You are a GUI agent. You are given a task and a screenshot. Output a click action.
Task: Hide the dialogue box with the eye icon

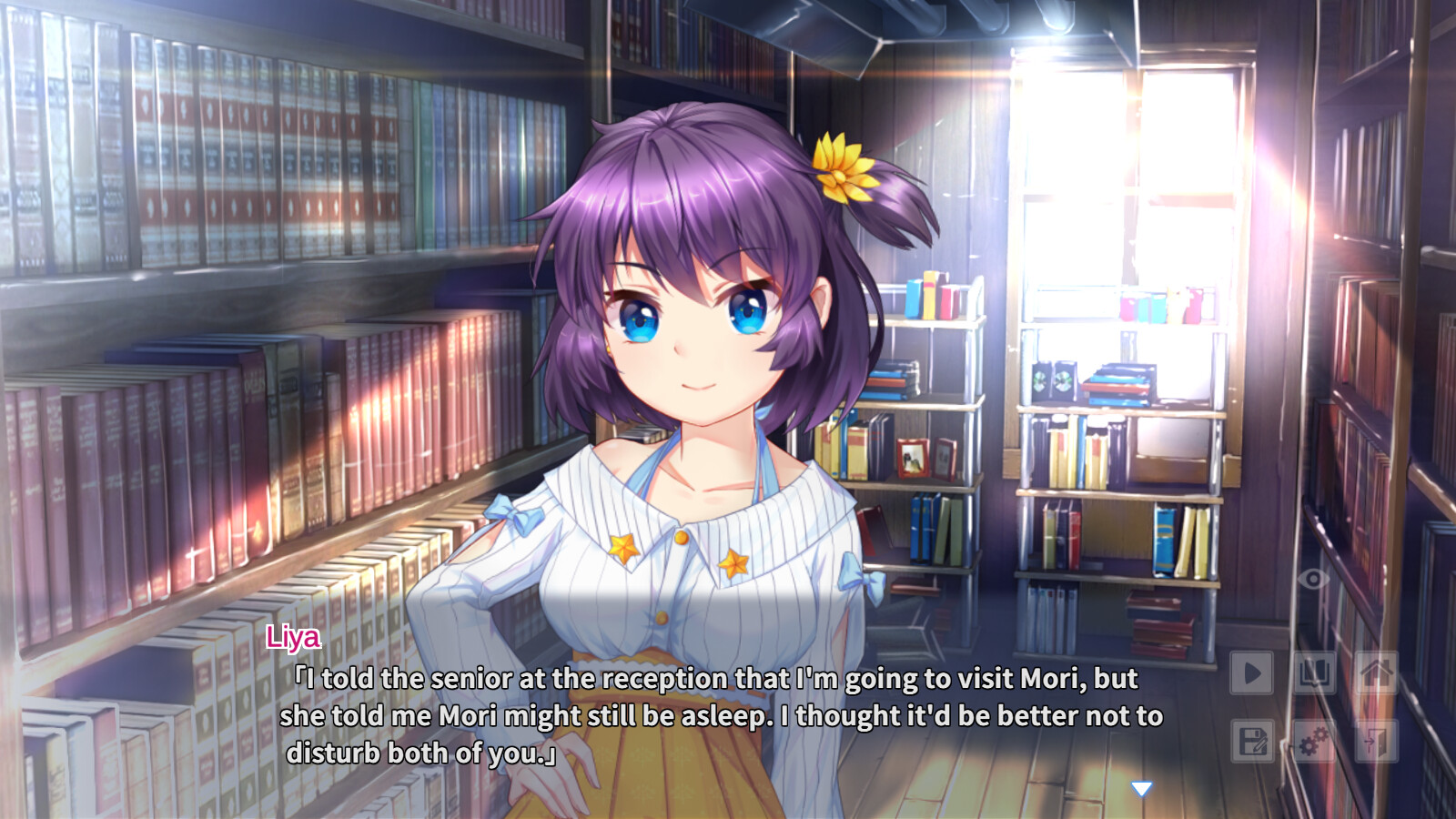pos(1313,579)
